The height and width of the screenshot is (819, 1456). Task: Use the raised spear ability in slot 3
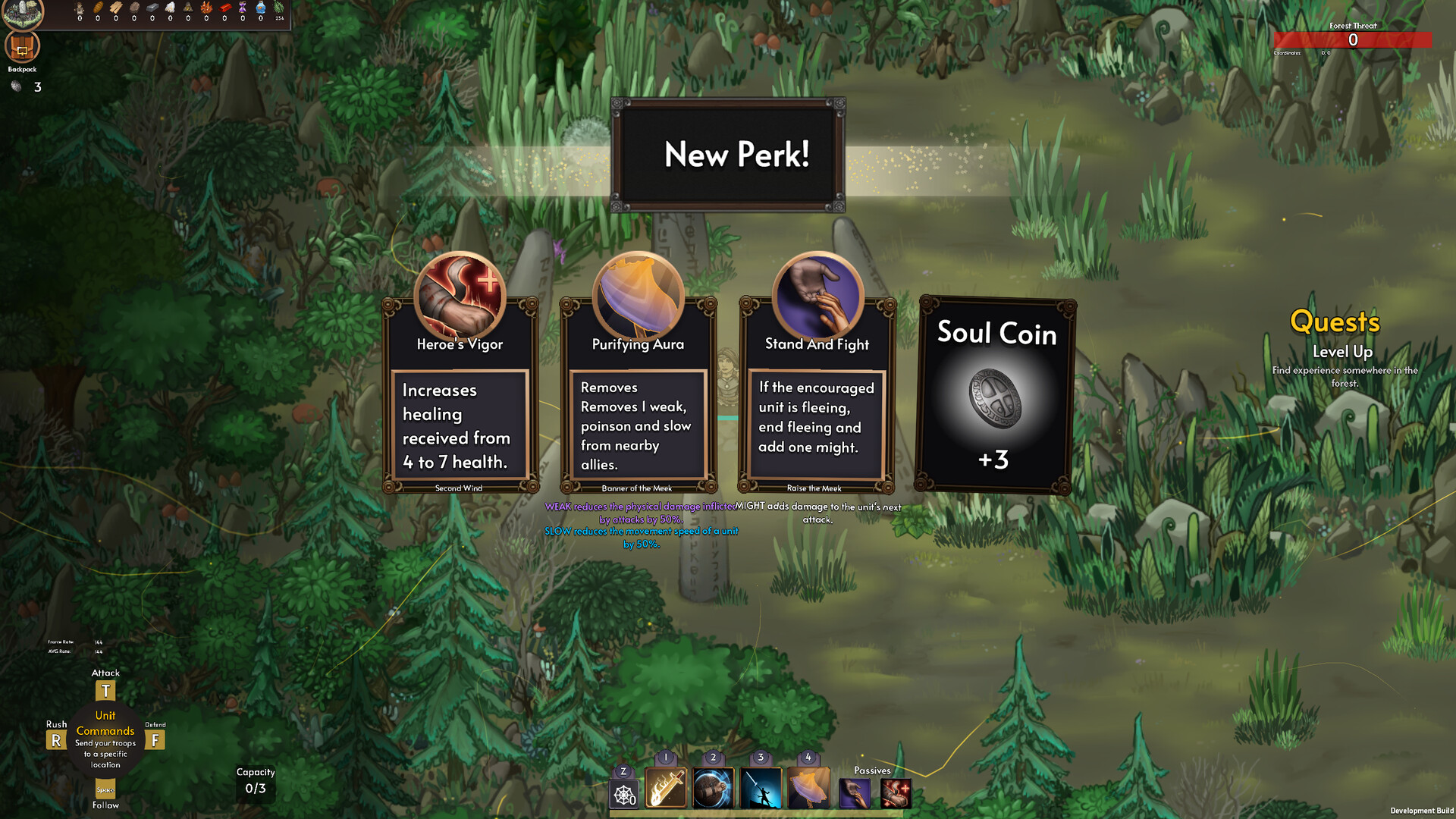click(761, 787)
